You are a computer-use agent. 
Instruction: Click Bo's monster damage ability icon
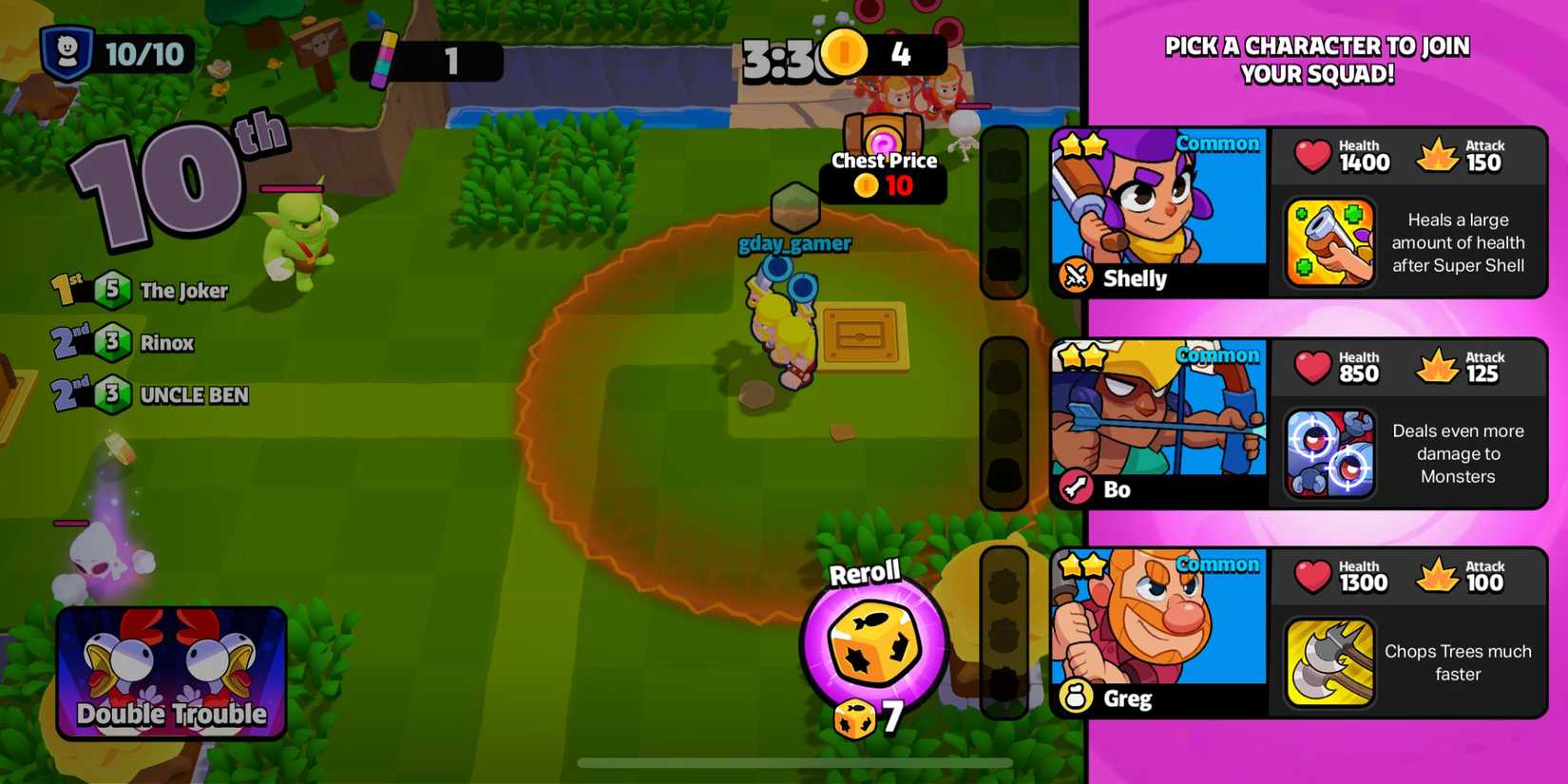[1329, 453]
